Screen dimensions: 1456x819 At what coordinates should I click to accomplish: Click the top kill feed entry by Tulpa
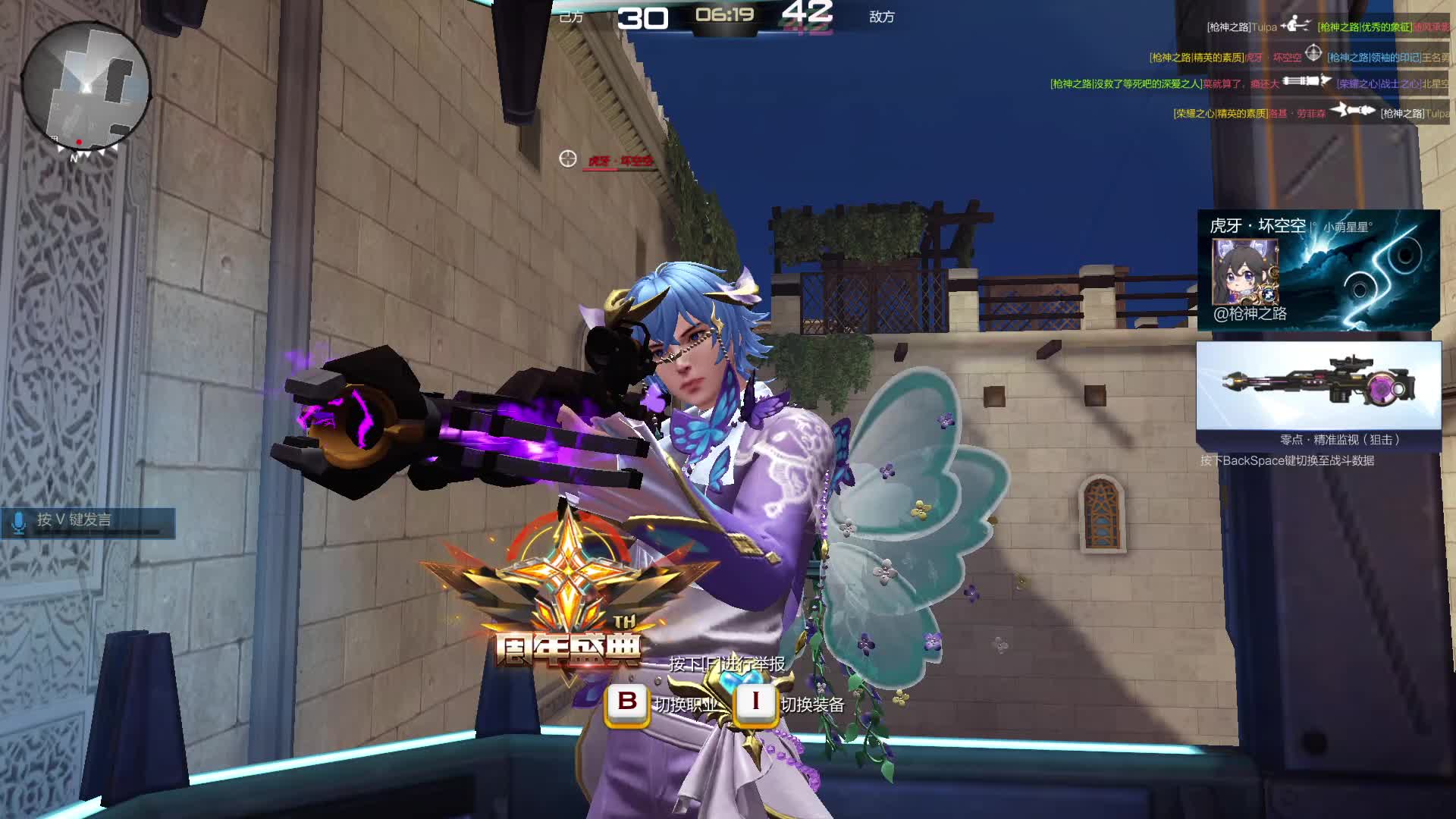click(x=1327, y=27)
